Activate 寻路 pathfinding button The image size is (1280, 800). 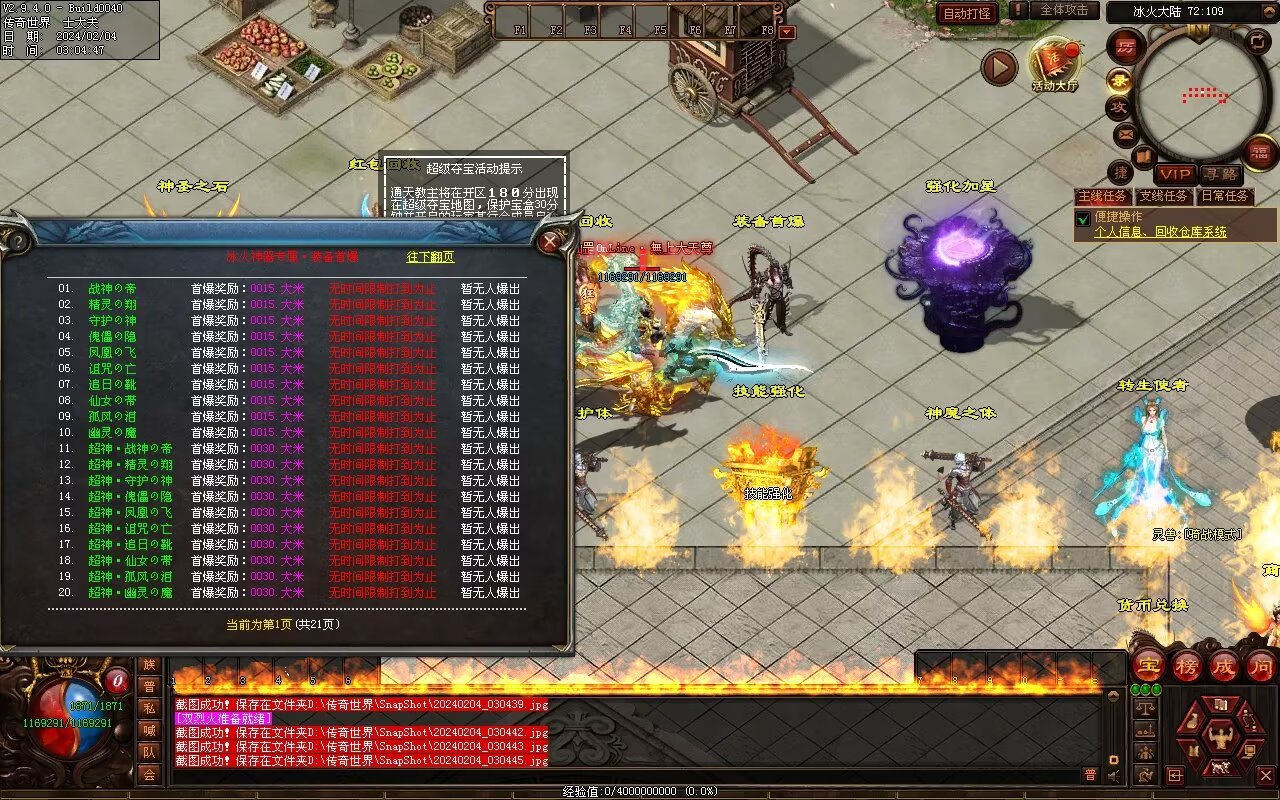(x=1220, y=174)
